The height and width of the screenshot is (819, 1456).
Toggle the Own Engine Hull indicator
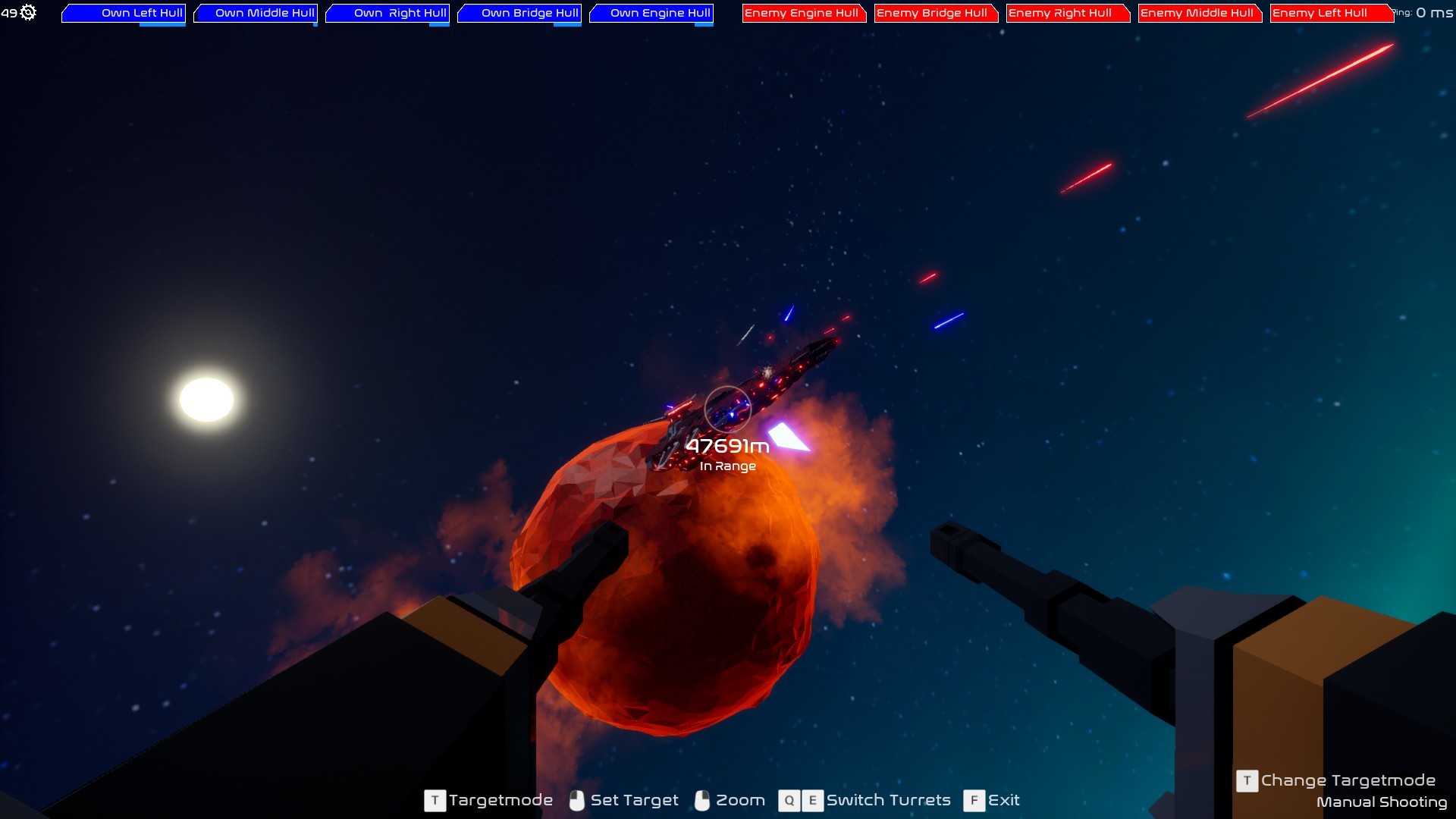[651, 13]
